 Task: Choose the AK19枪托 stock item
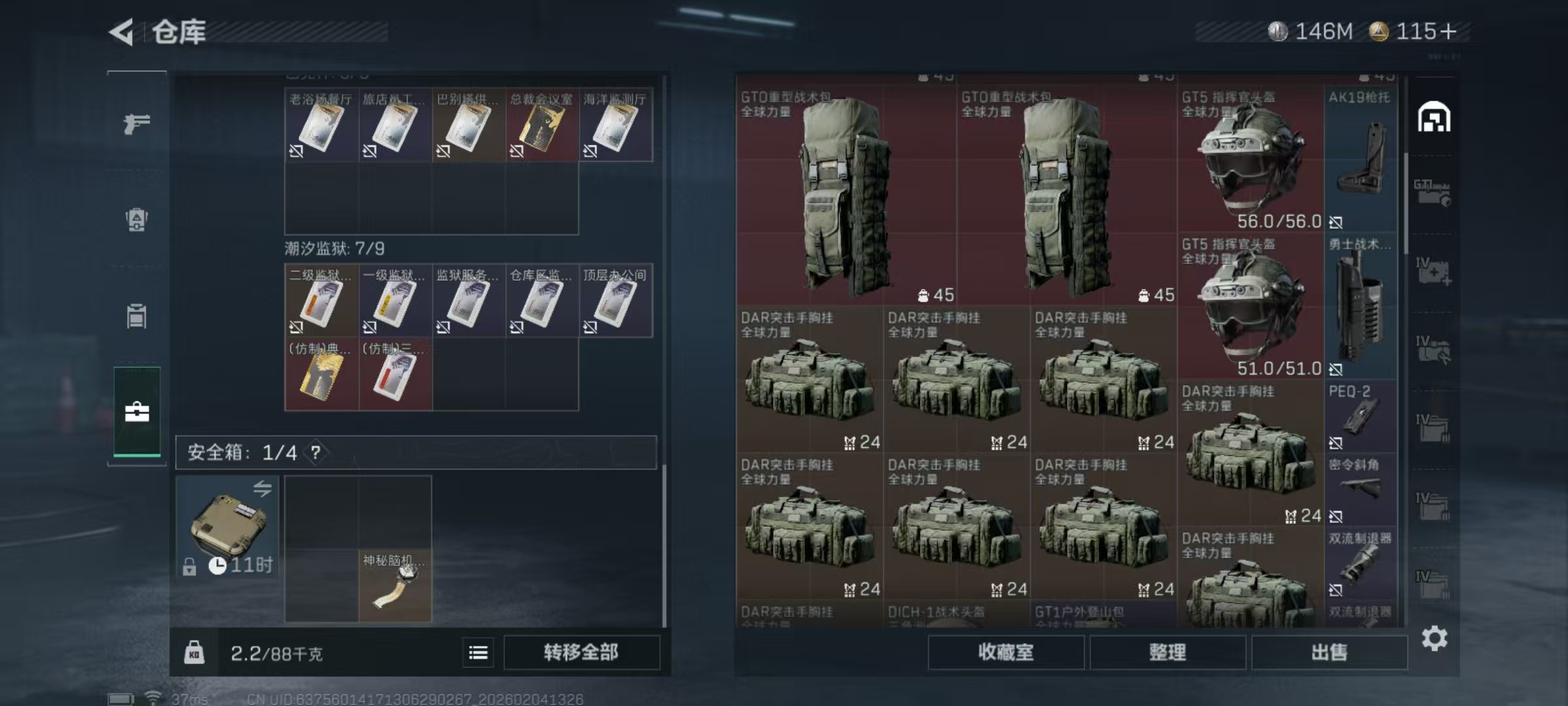click(1360, 159)
